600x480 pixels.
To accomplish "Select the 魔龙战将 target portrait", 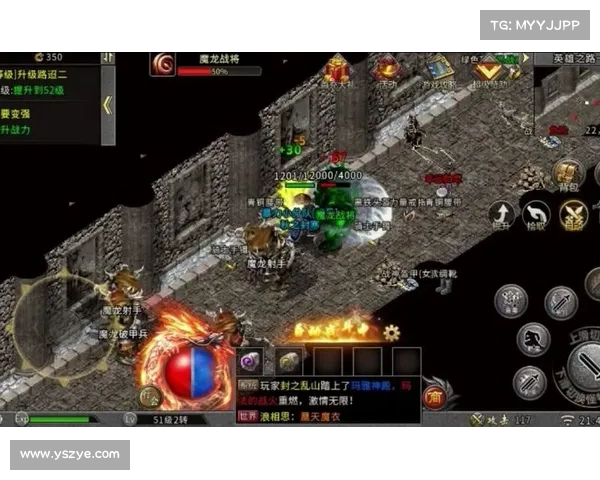I will coord(163,65).
